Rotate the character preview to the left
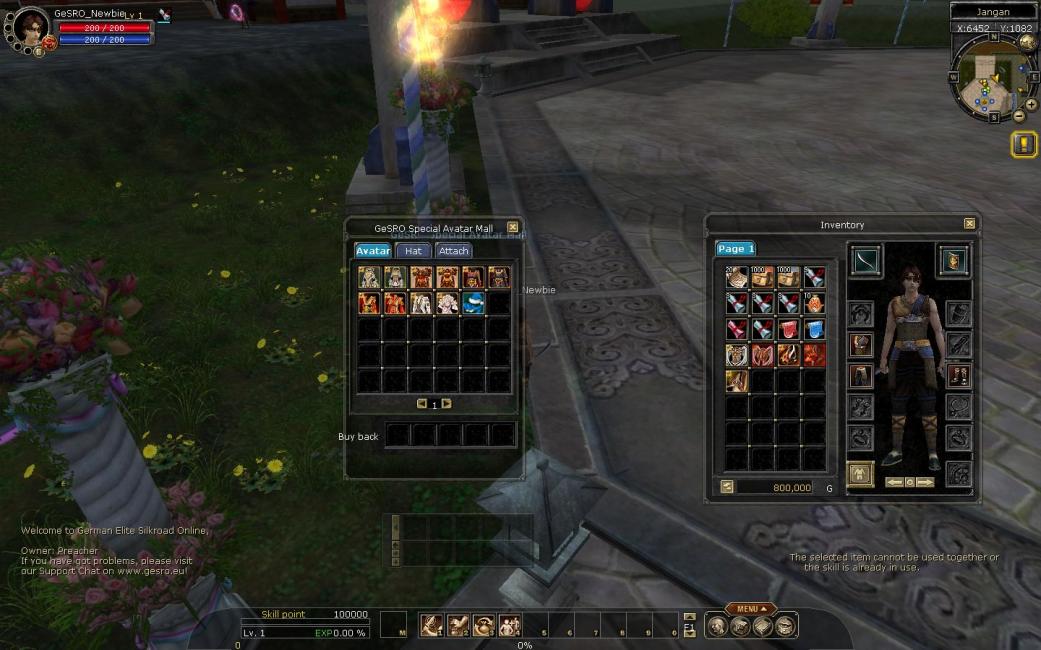Viewport: 1041px width, 650px height. click(893, 482)
